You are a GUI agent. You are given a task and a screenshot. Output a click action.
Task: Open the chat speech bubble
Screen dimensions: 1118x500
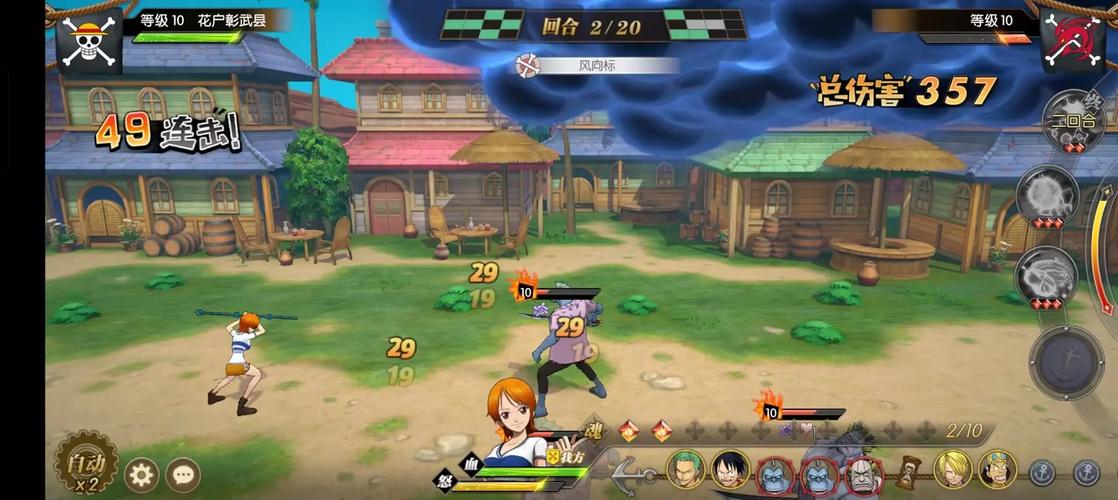click(x=182, y=473)
